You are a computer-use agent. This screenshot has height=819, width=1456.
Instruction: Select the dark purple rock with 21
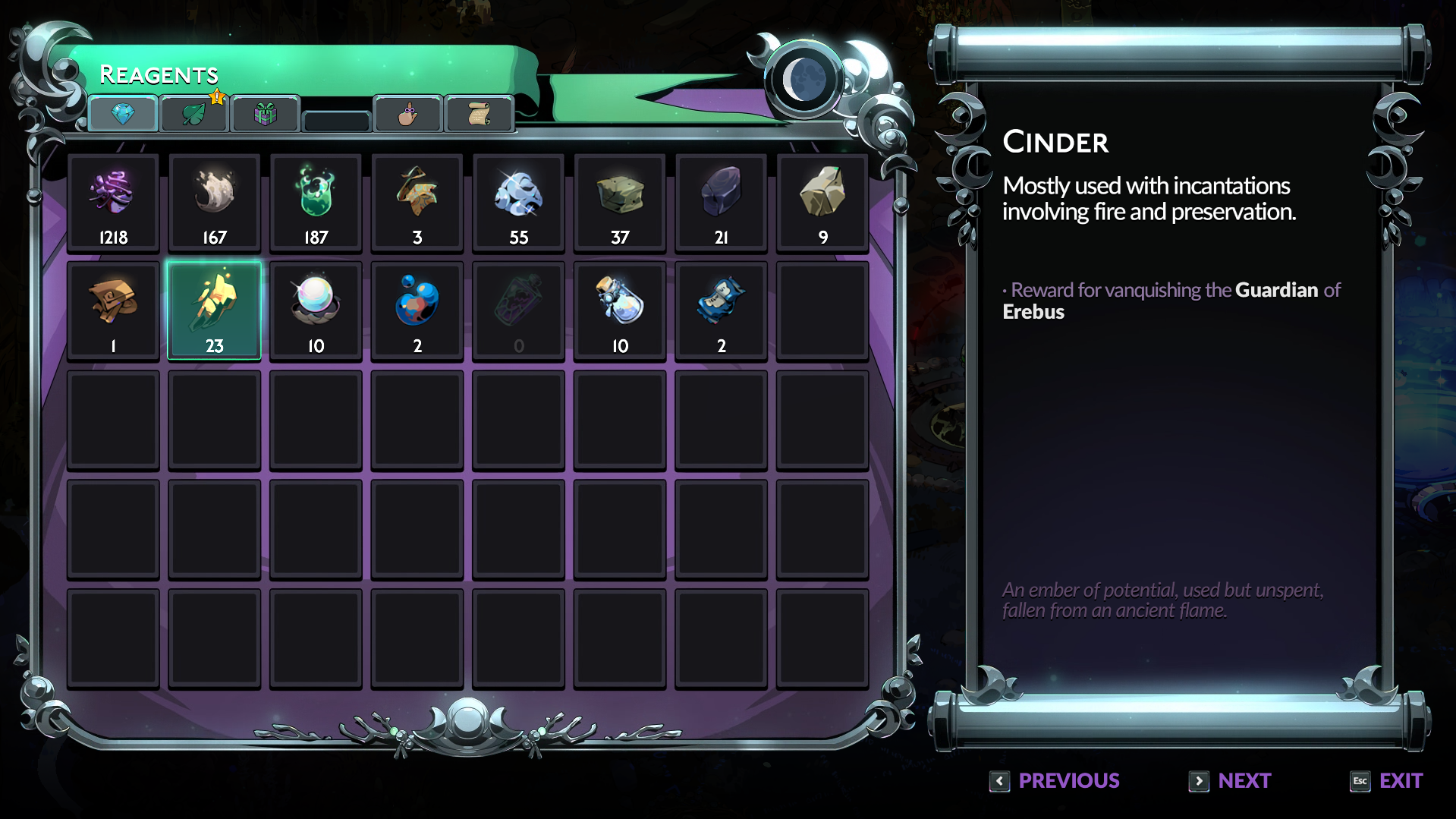(x=722, y=203)
